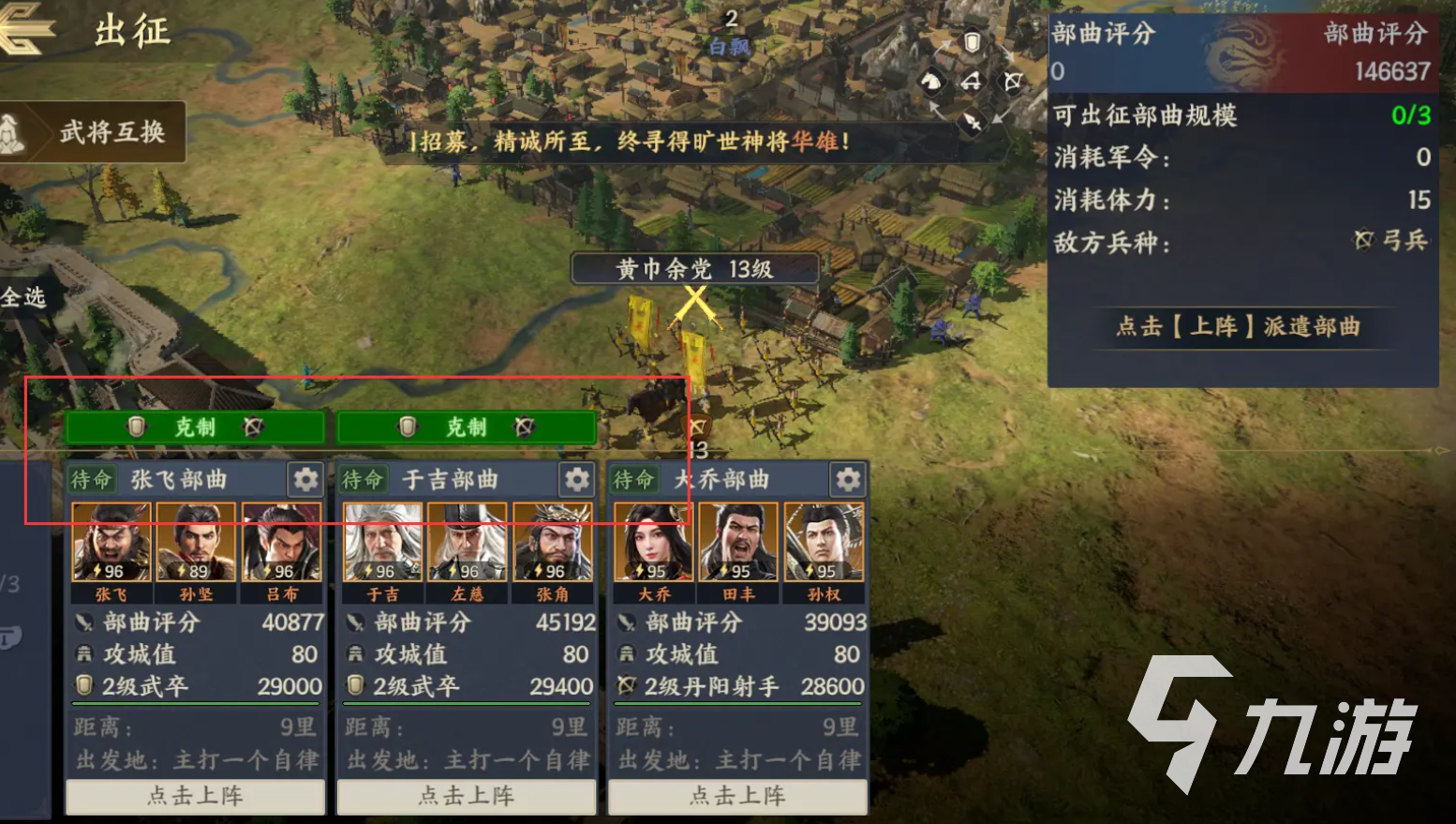Click the cavalry horse icon in the counter wheel
1456x824 pixels.
(932, 81)
